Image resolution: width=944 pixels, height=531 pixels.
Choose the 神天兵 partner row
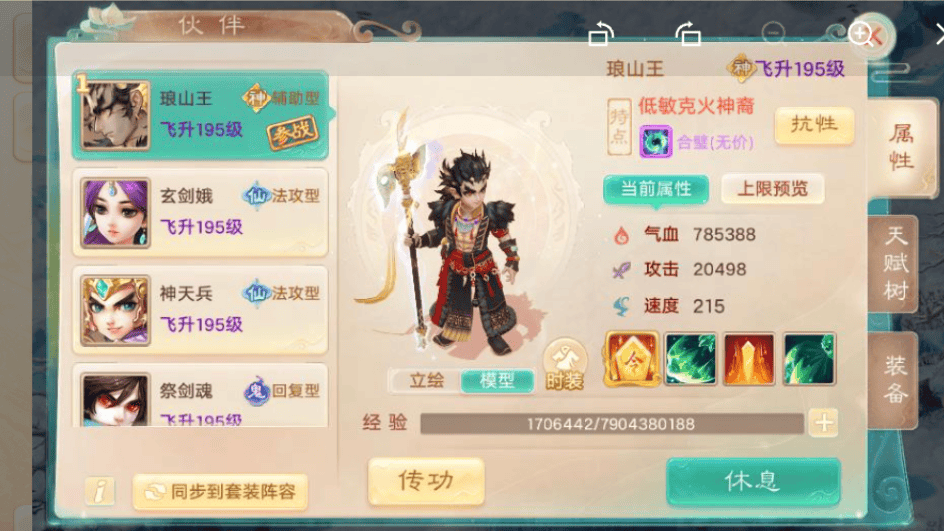click(200, 309)
